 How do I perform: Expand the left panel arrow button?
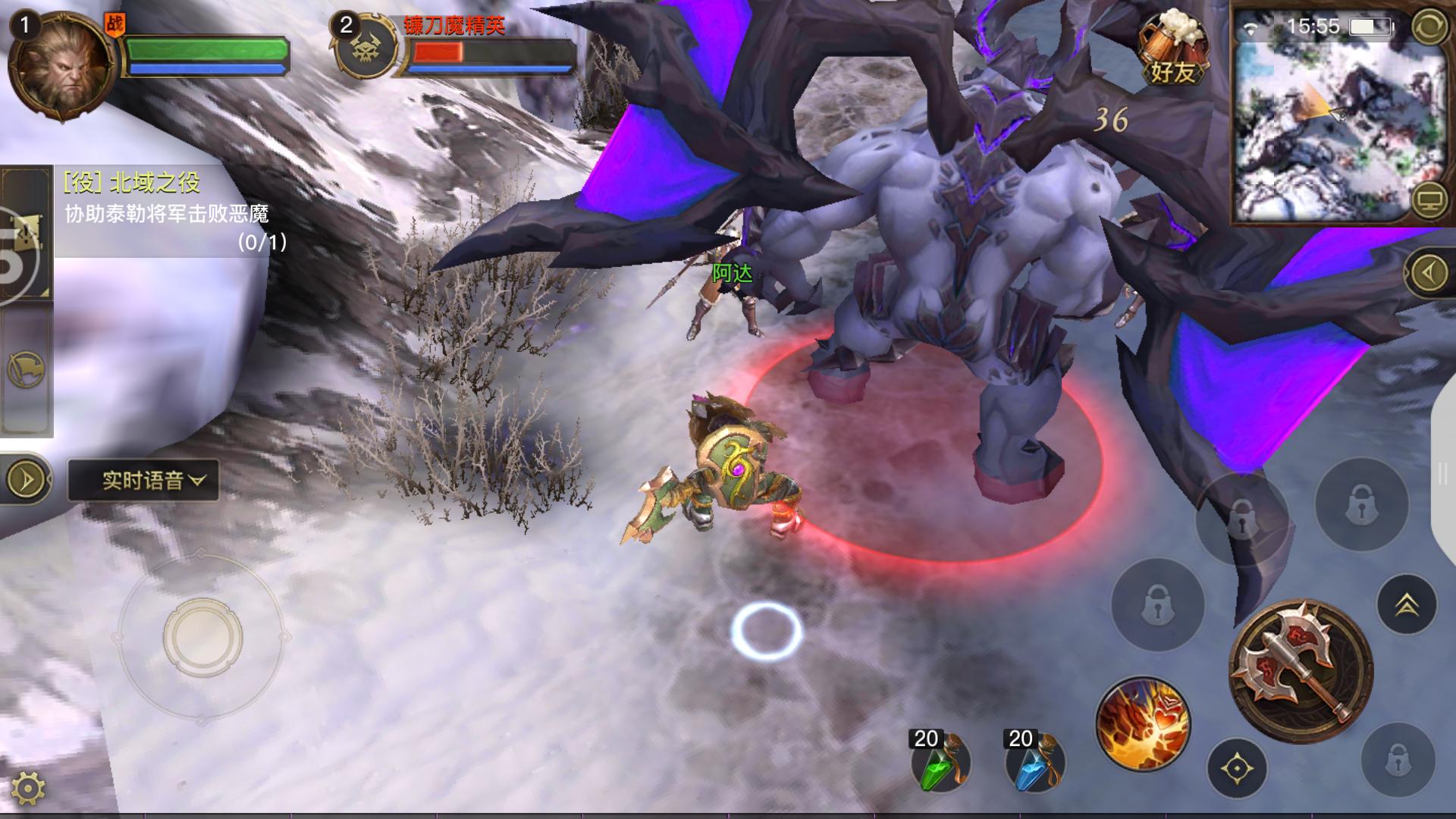click(26, 479)
